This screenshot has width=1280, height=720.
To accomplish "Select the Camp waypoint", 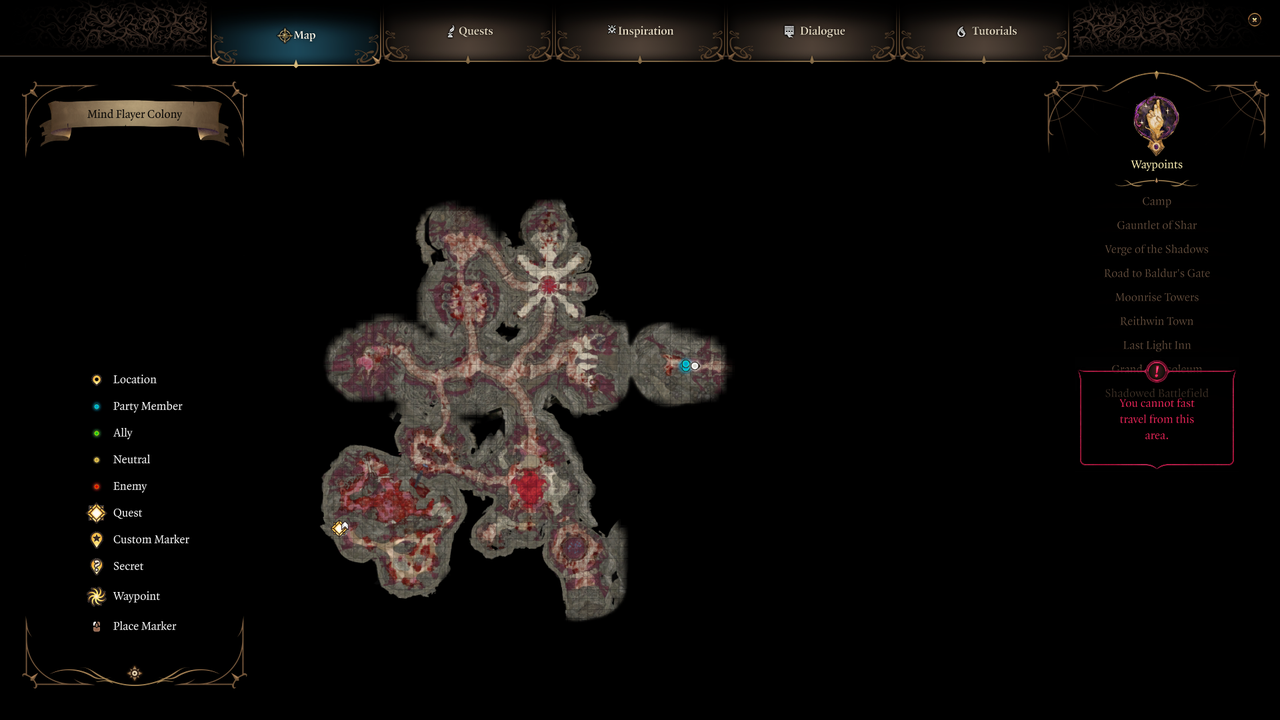I will (x=1156, y=201).
